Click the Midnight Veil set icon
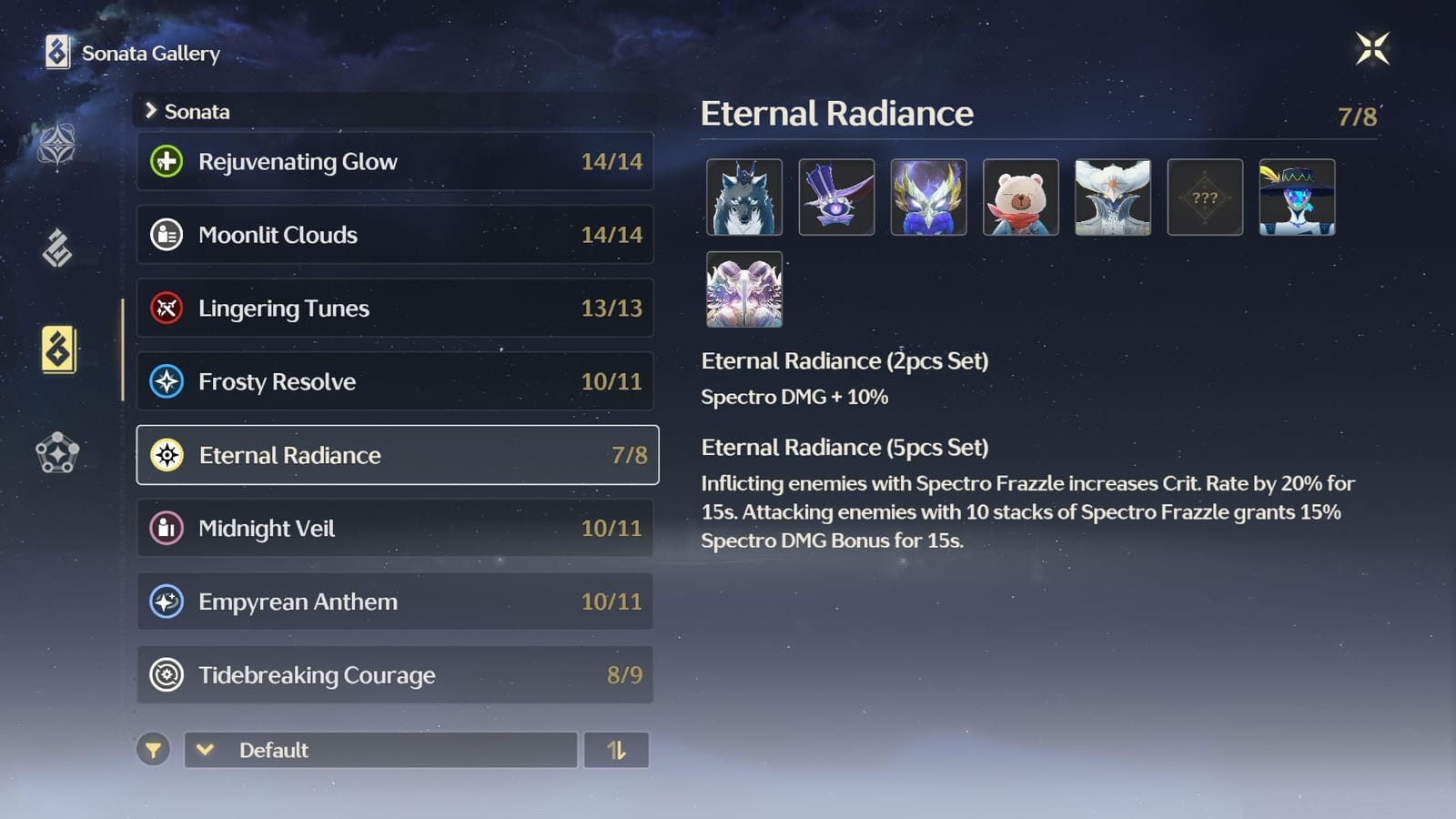The height and width of the screenshot is (819, 1456). [x=168, y=528]
